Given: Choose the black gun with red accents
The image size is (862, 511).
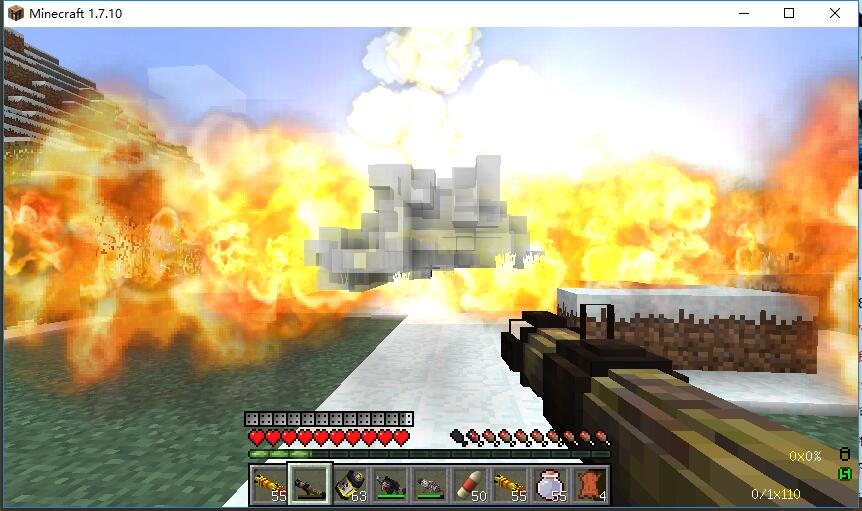Looking at the screenshot, I should point(389,485).
